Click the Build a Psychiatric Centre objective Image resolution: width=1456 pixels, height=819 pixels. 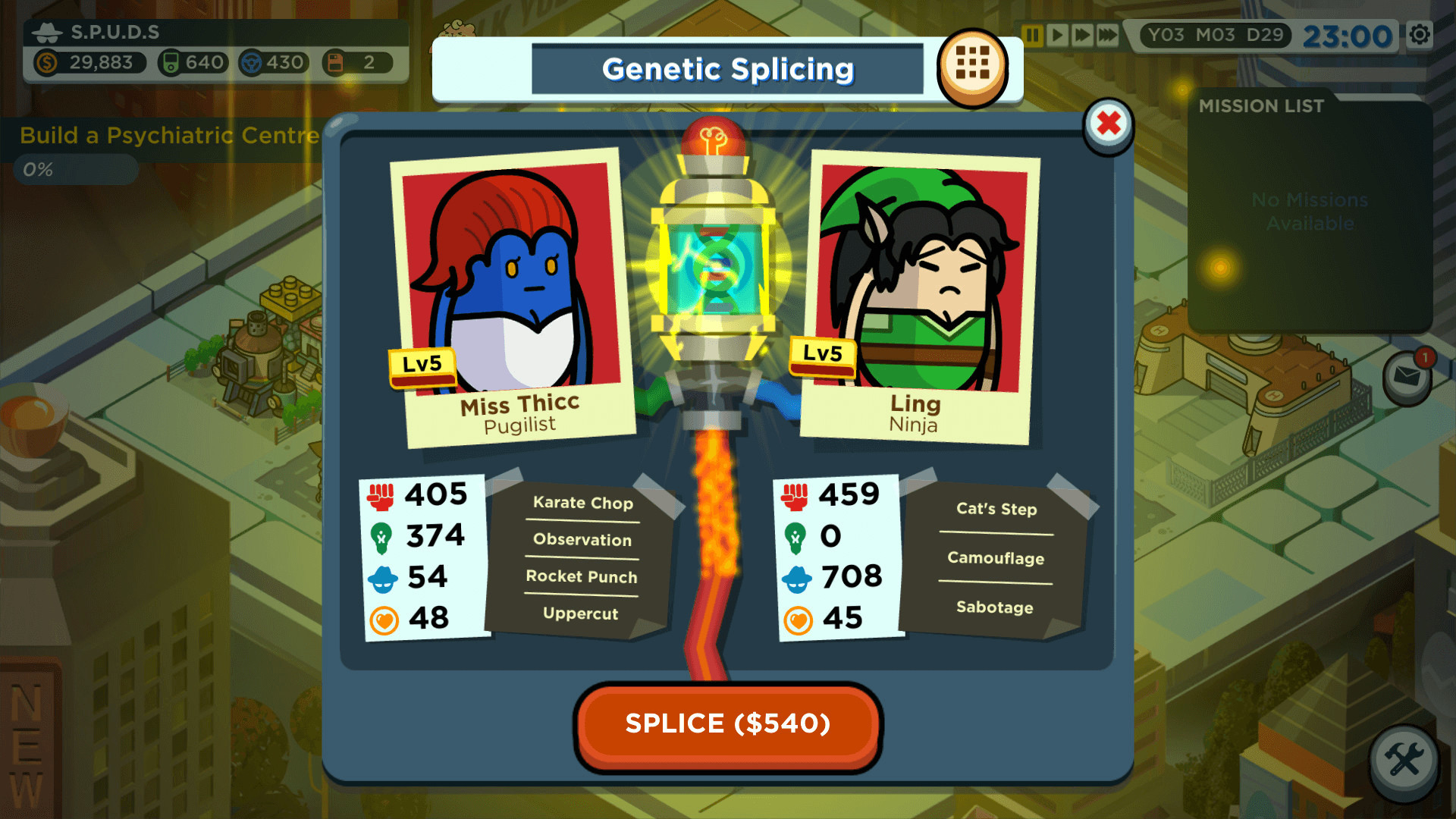coord(168,136)
